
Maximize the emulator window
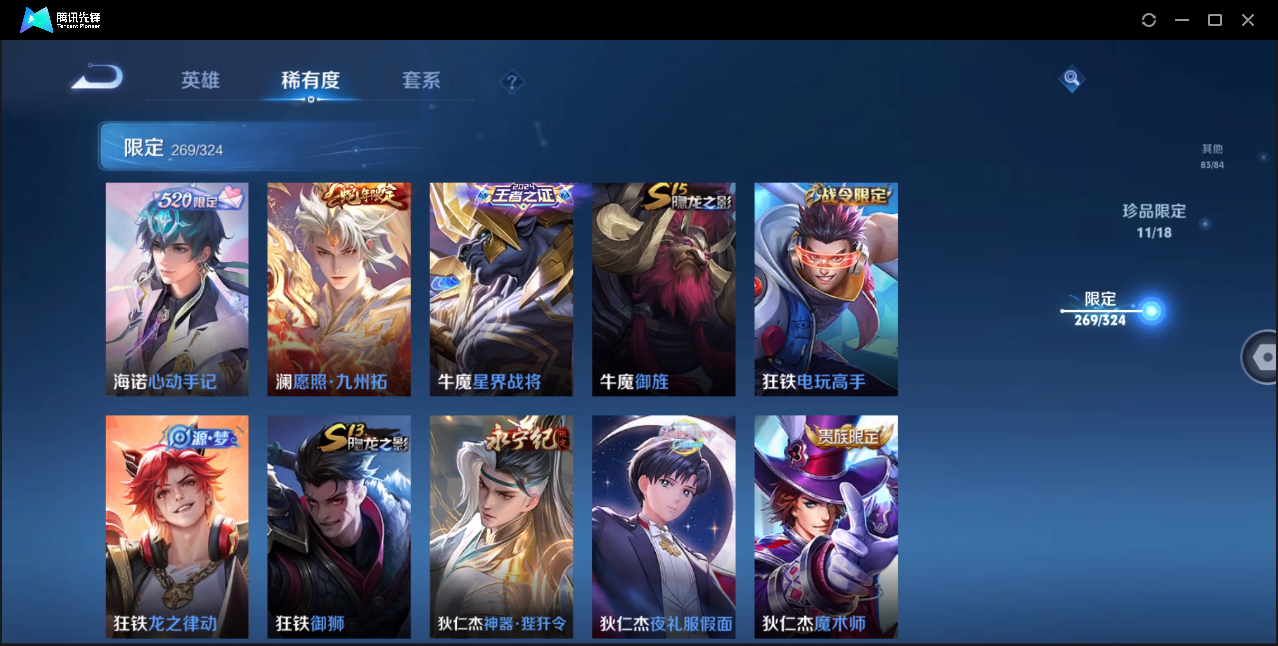[1215, 20]
